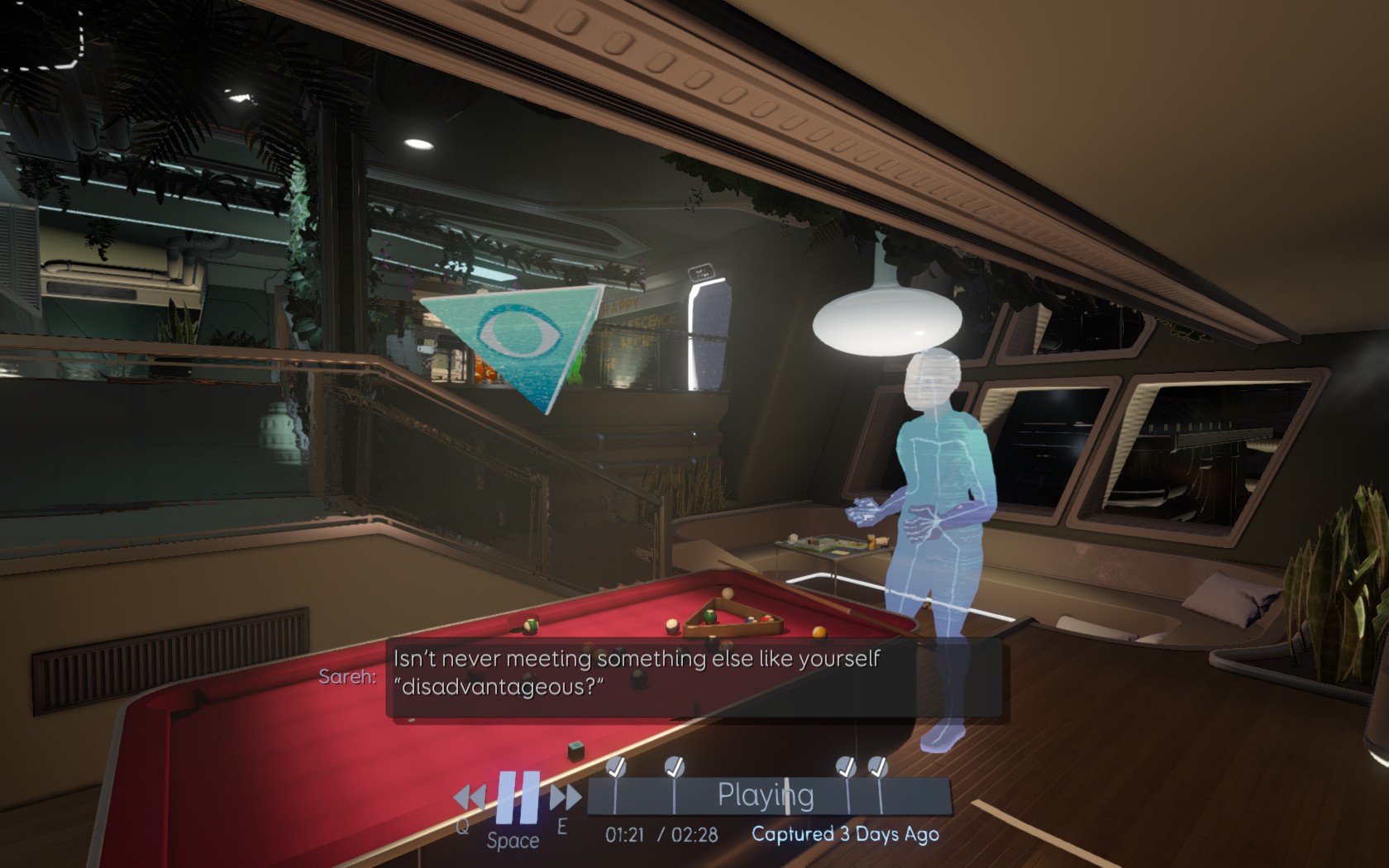Click the Playing timeline bar
This screenshot has width=1389, height=868.
pos(766,795)
